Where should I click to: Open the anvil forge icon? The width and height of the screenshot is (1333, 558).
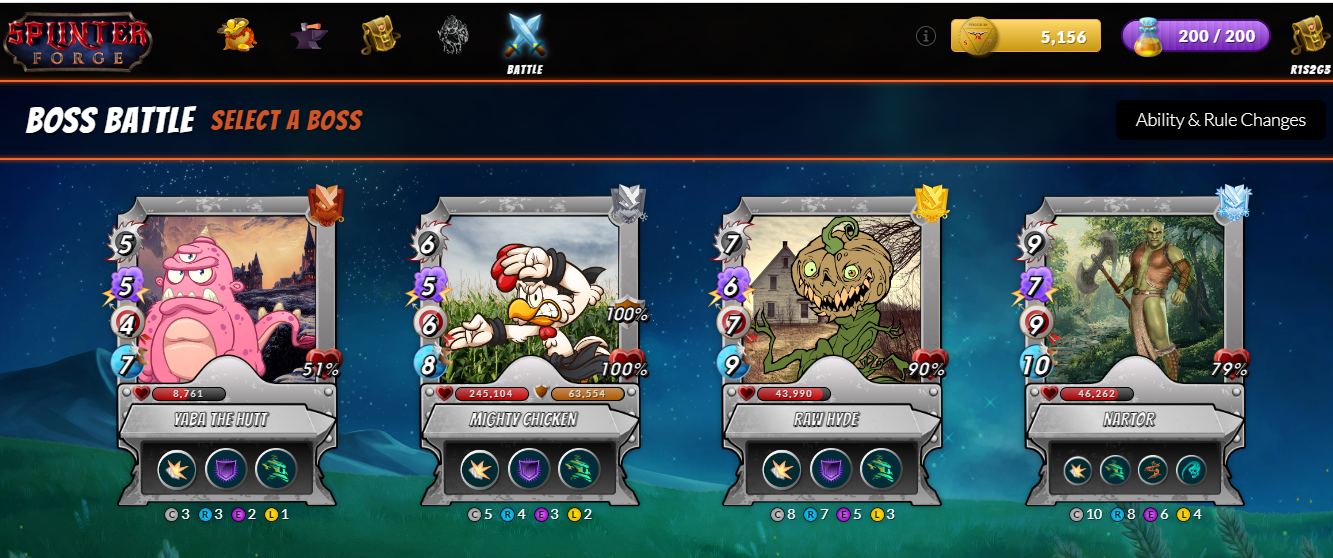tap(310, 36)
